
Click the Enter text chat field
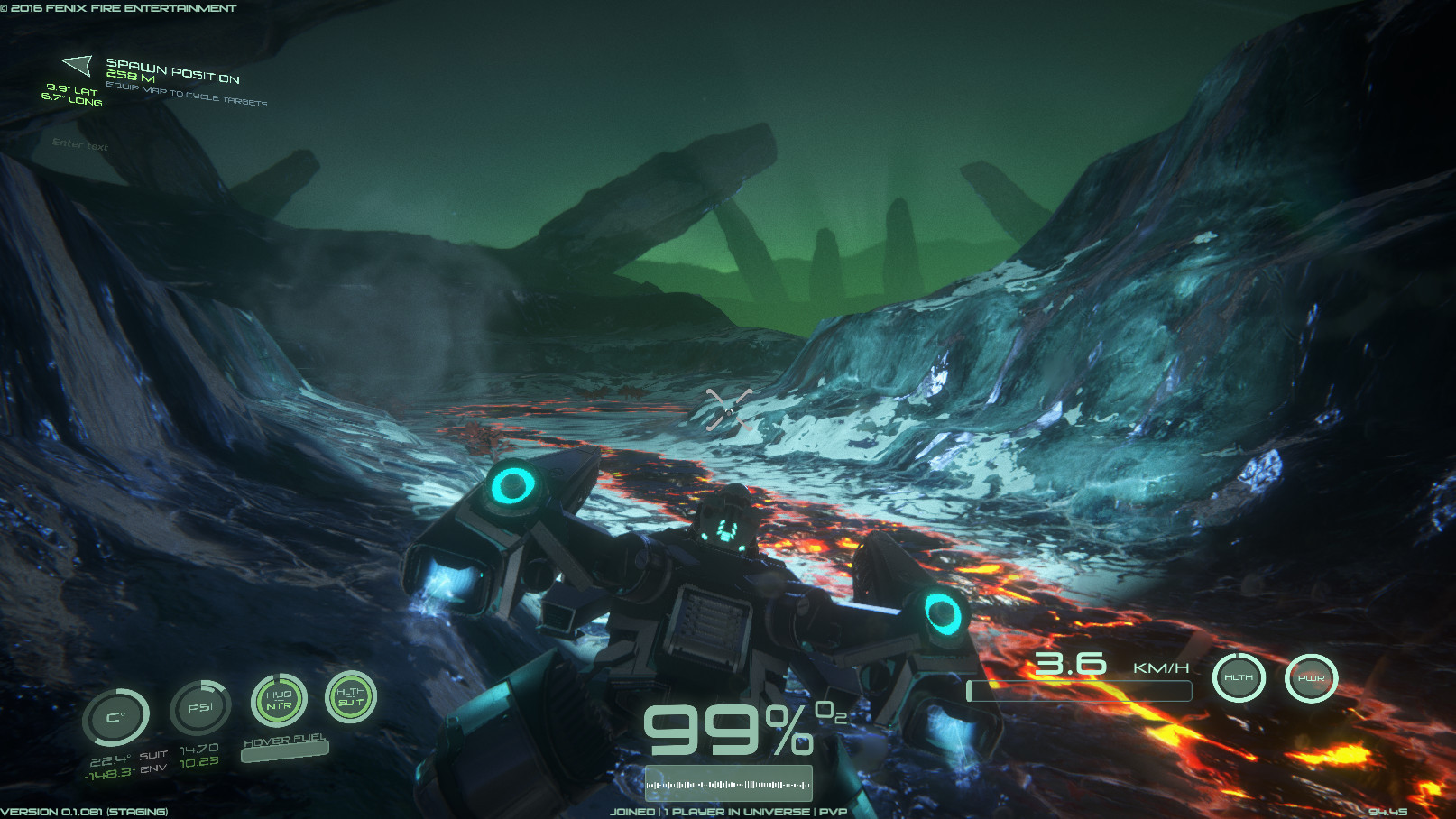click(83, 144)
